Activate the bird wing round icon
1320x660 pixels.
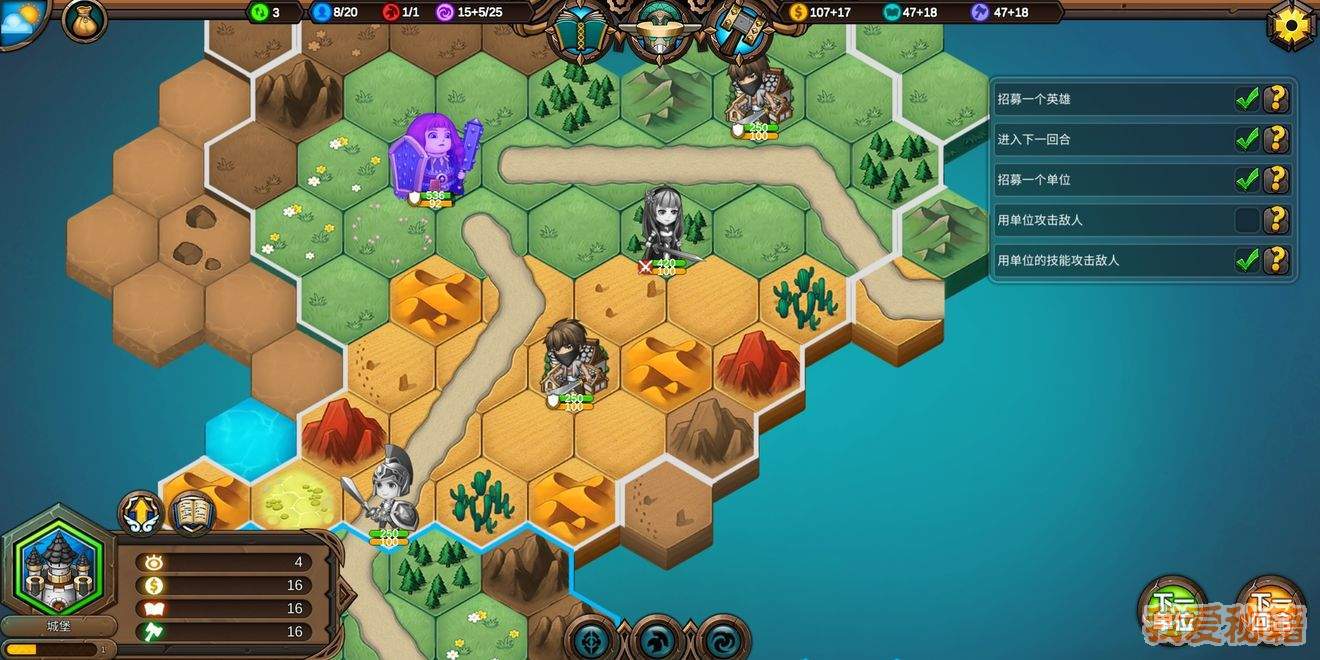click(x=656, y=640)
